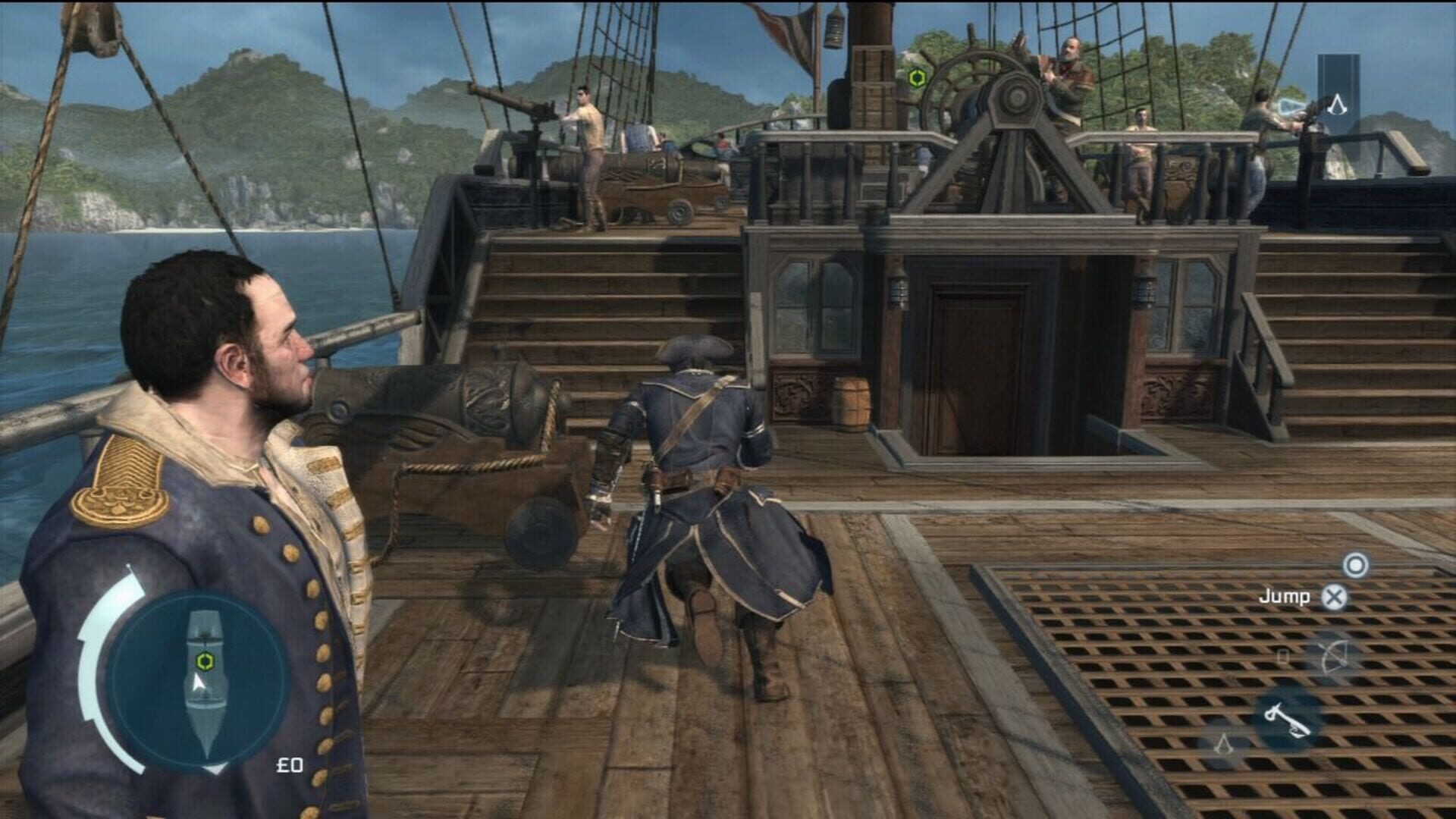Click the Jump action label
The height and width of the screenshot is (819, 1456).
coord(1285,597)
